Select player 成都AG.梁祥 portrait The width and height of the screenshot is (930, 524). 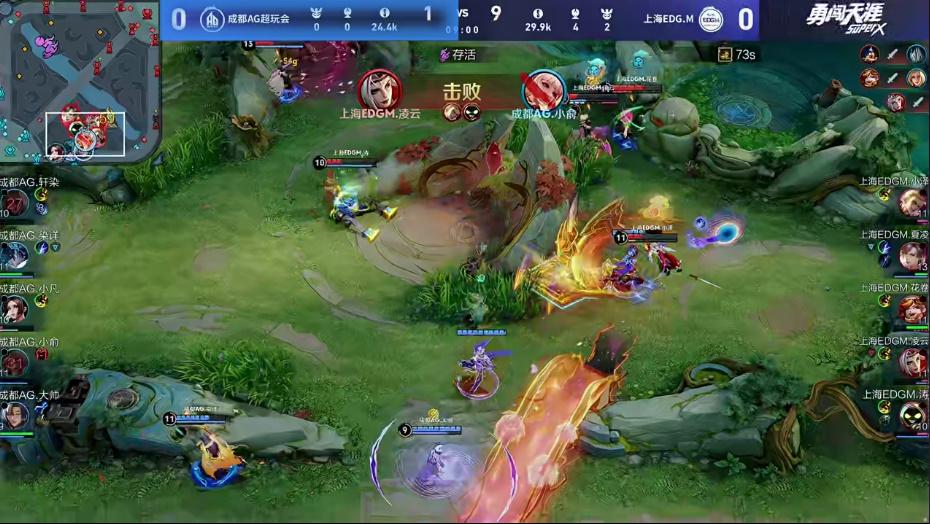coord(15,257)
